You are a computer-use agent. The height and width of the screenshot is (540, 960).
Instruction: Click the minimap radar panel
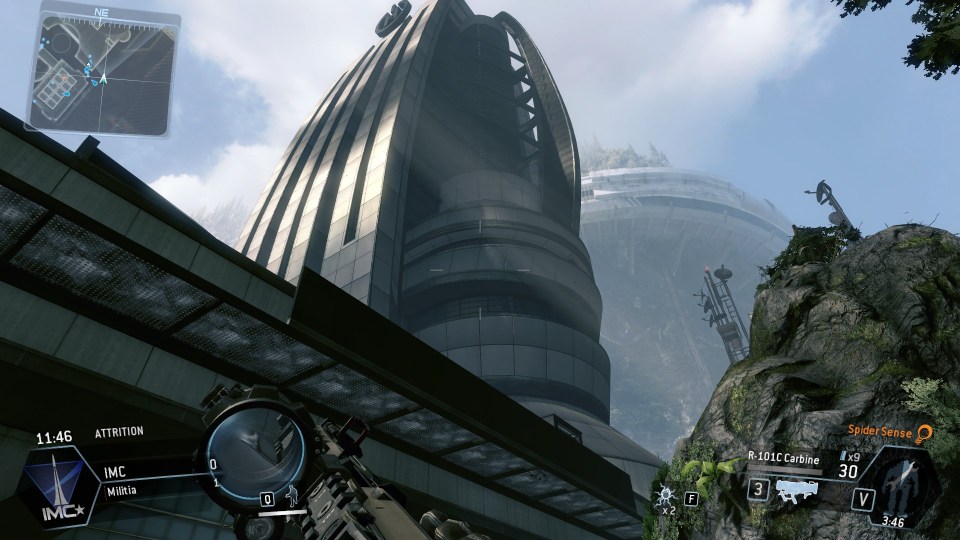102,73
